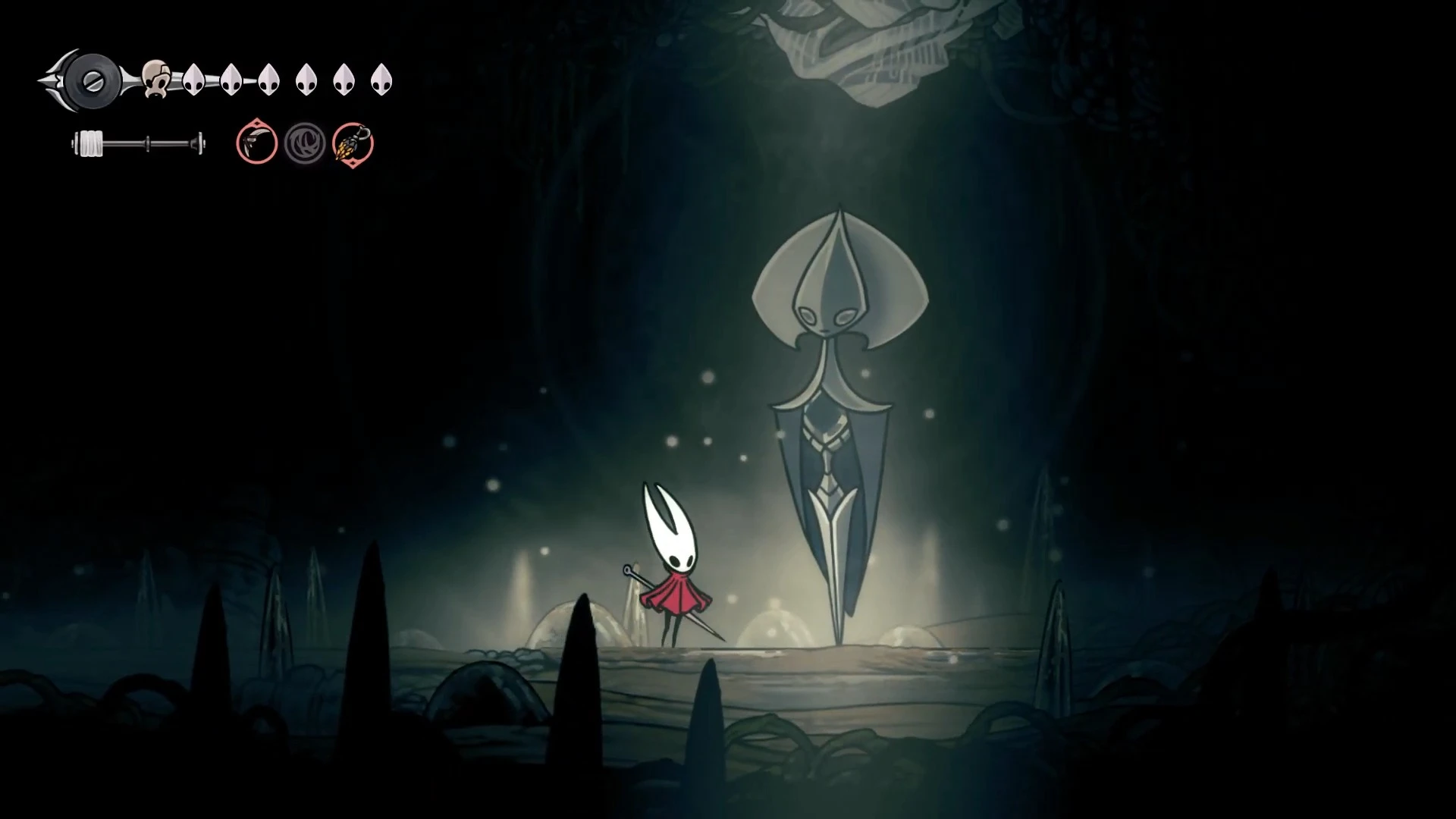Select the Straight Pin throwing tool icon
Viewport: 1456px width, 819px height.
(256, 144)
